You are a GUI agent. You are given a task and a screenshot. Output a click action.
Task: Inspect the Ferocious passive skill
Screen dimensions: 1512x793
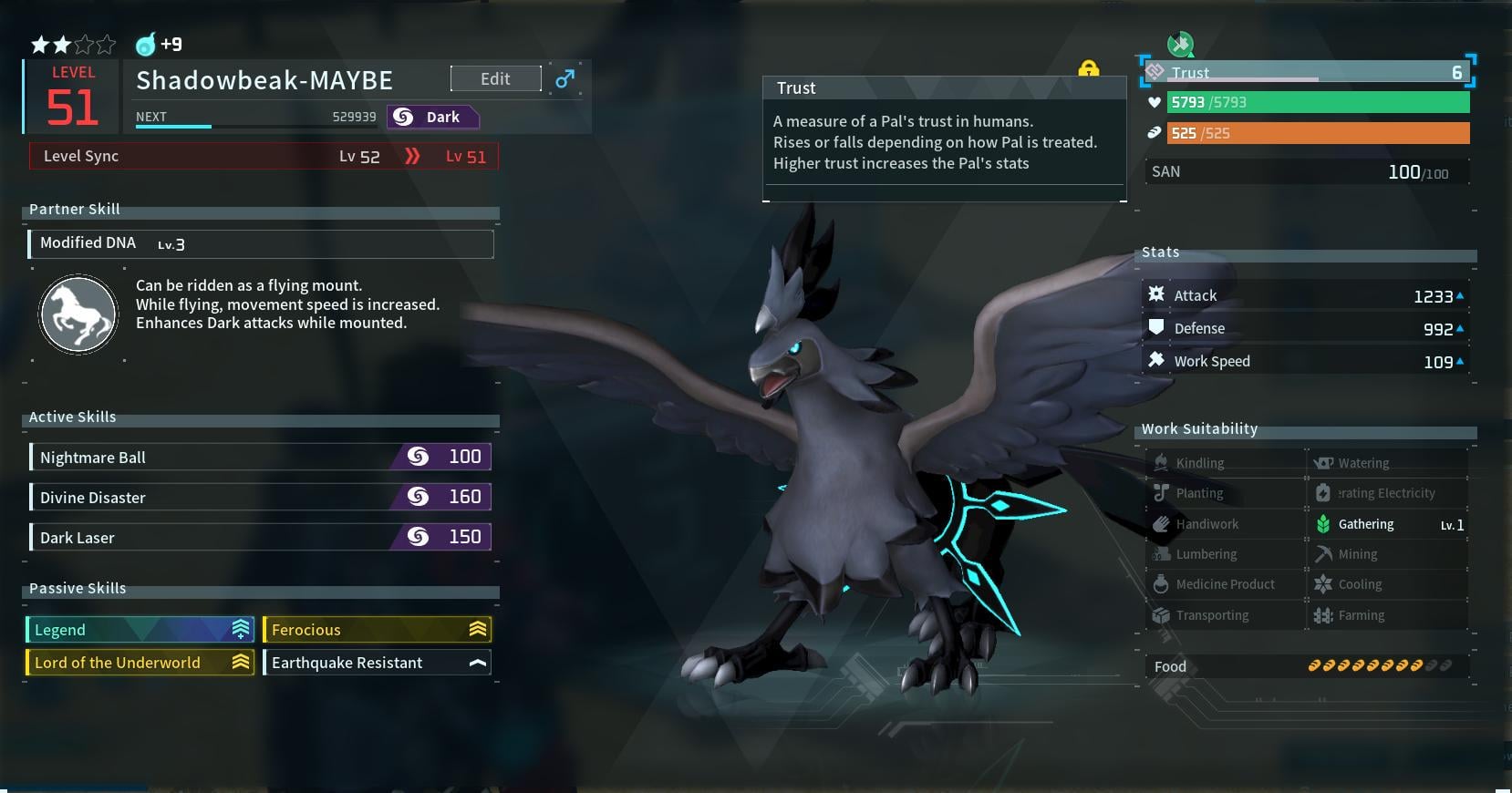[x=377, y=630]
